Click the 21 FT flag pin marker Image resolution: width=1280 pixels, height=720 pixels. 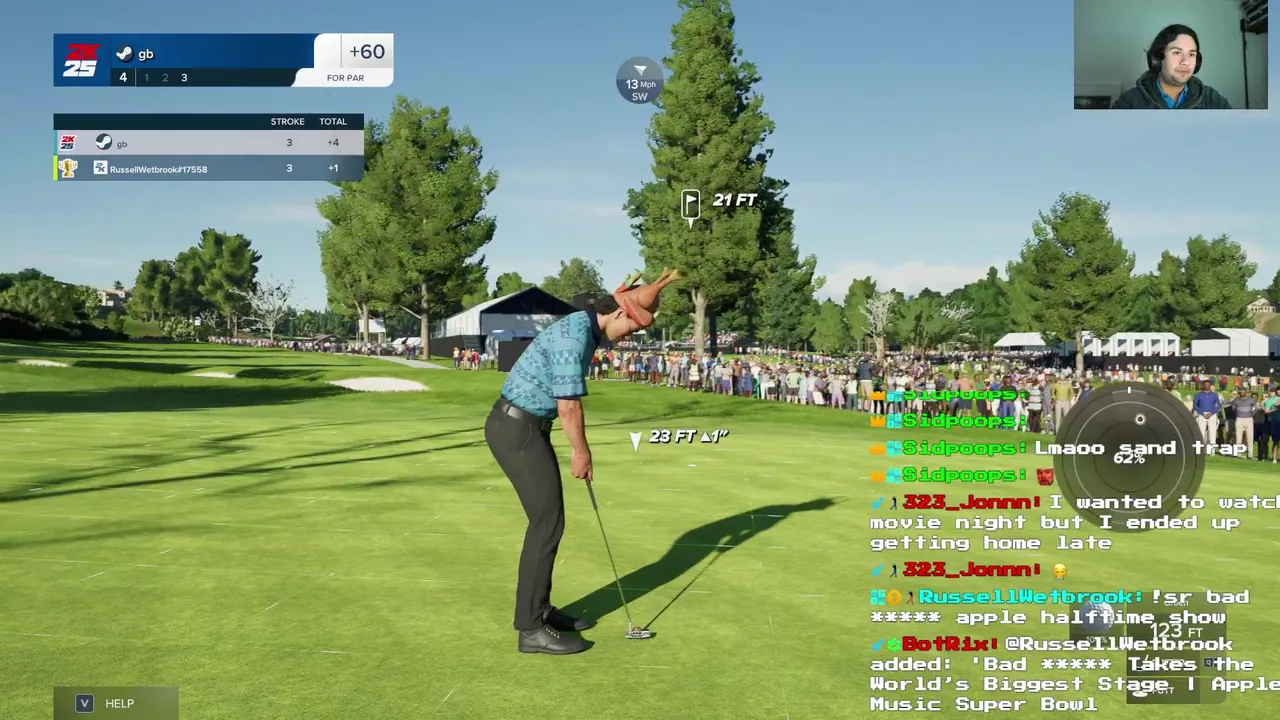click(x=691, y=205)
